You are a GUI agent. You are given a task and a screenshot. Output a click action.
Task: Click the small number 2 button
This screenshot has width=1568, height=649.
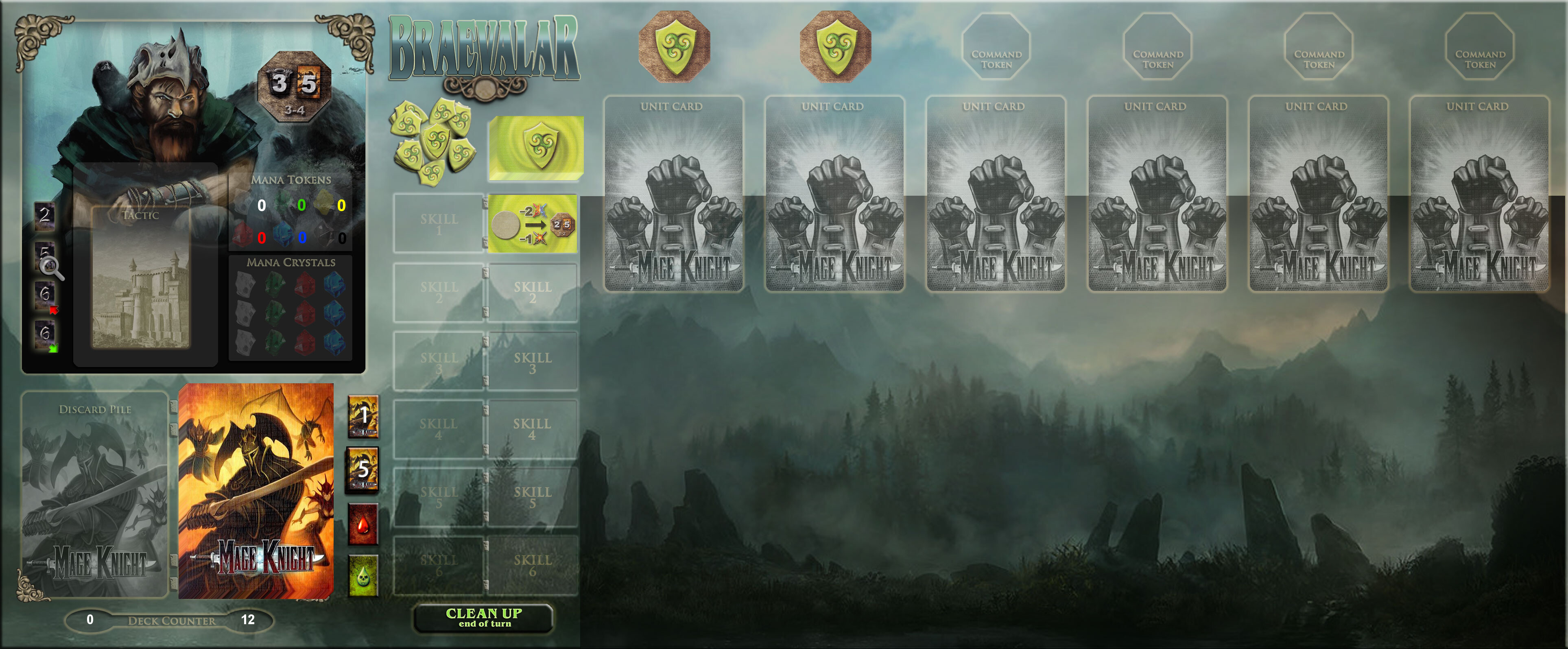coord(44,216)
